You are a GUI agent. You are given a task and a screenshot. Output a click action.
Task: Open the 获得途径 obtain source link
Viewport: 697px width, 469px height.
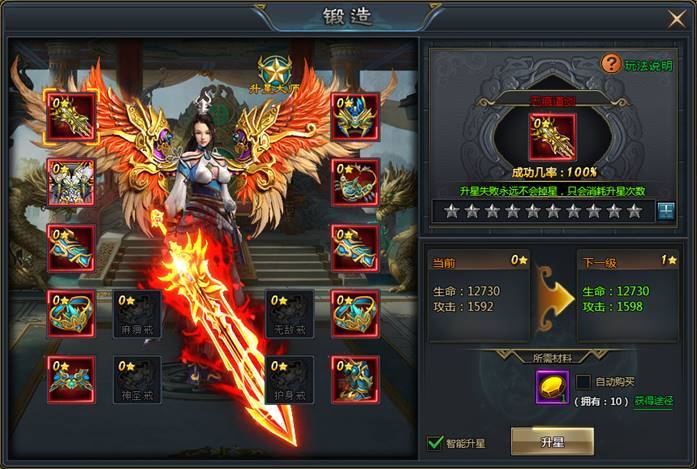click(x=653, y=401)
